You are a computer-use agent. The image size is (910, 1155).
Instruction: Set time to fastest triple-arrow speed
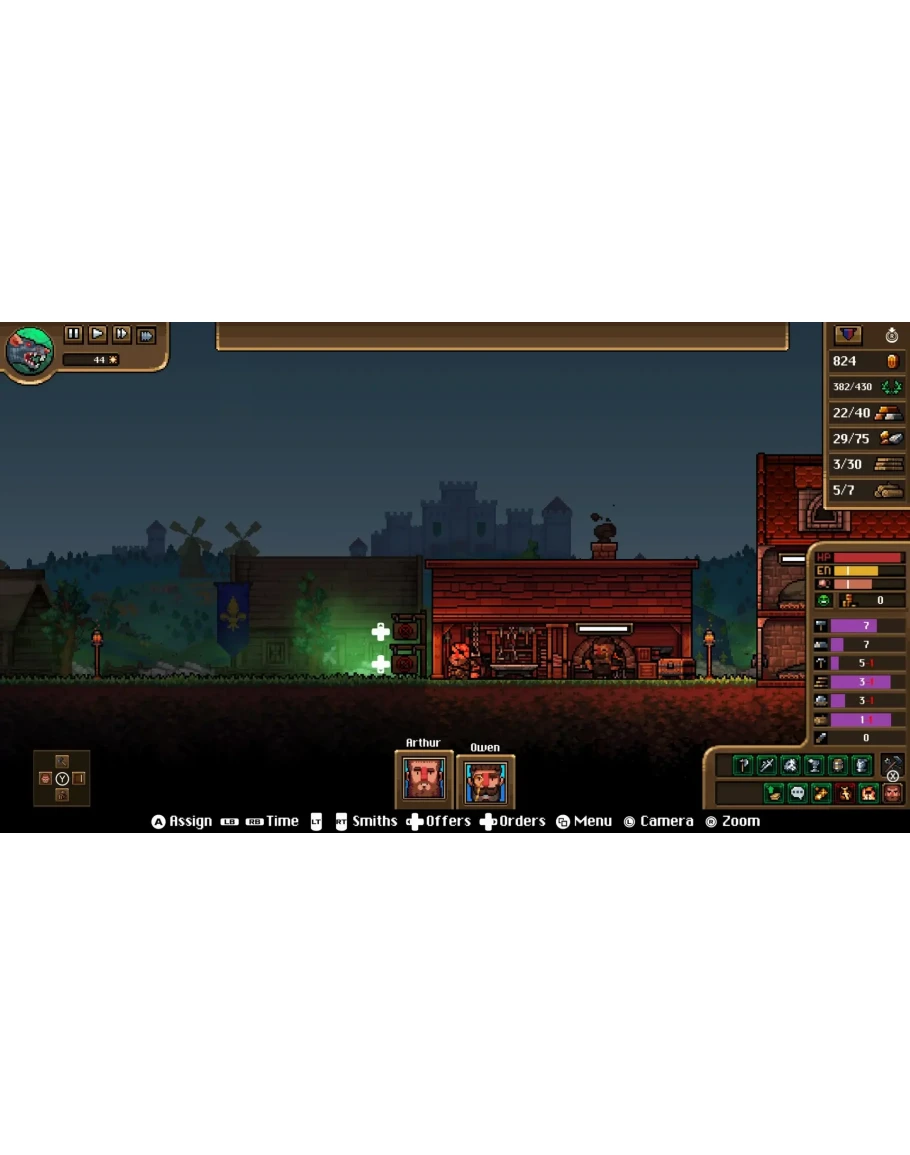pyautogui.click(x=146, y=335)
